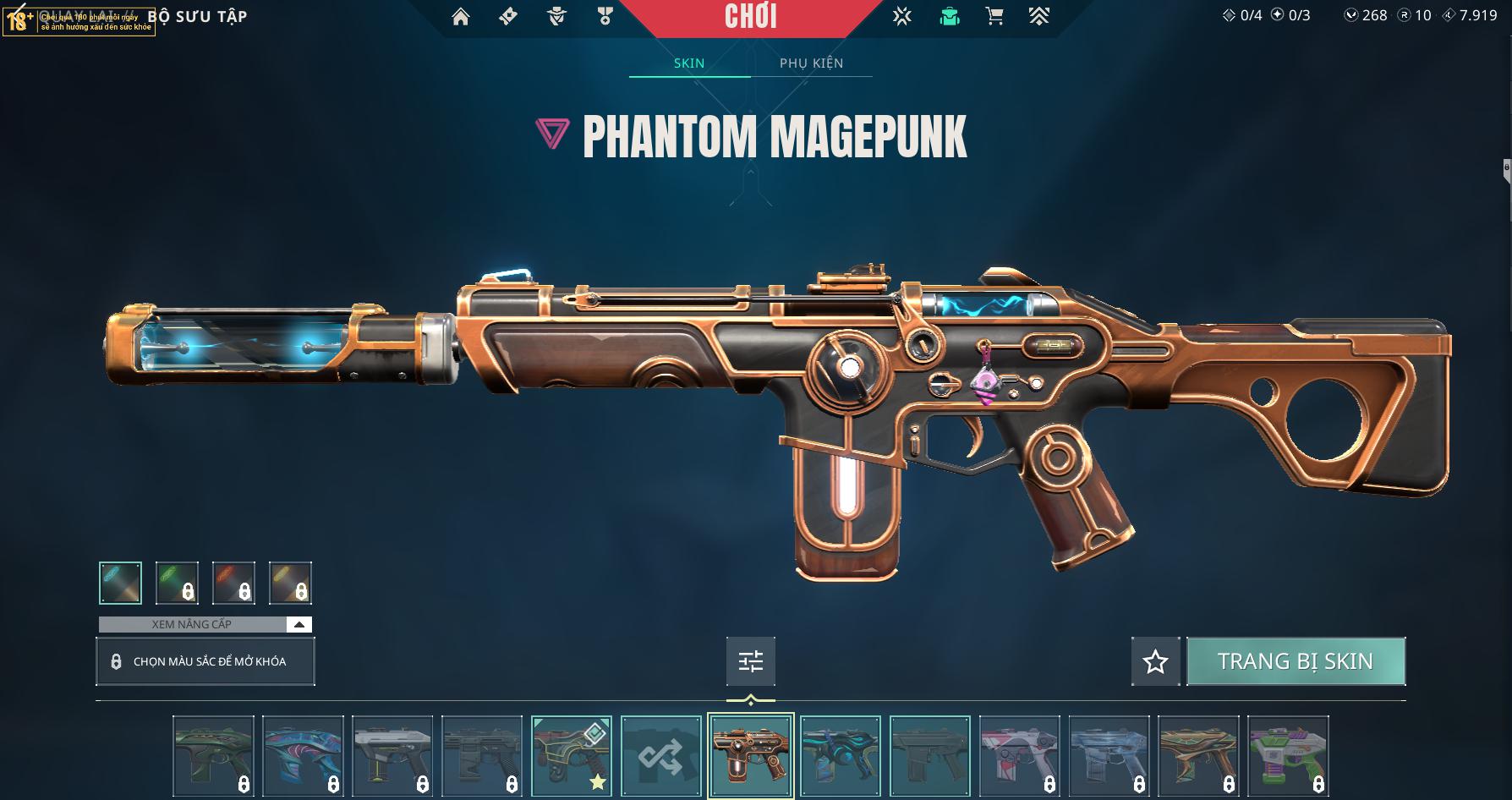Pick the locked pink-white Phantom skin thumbnail

[1018, 756]
